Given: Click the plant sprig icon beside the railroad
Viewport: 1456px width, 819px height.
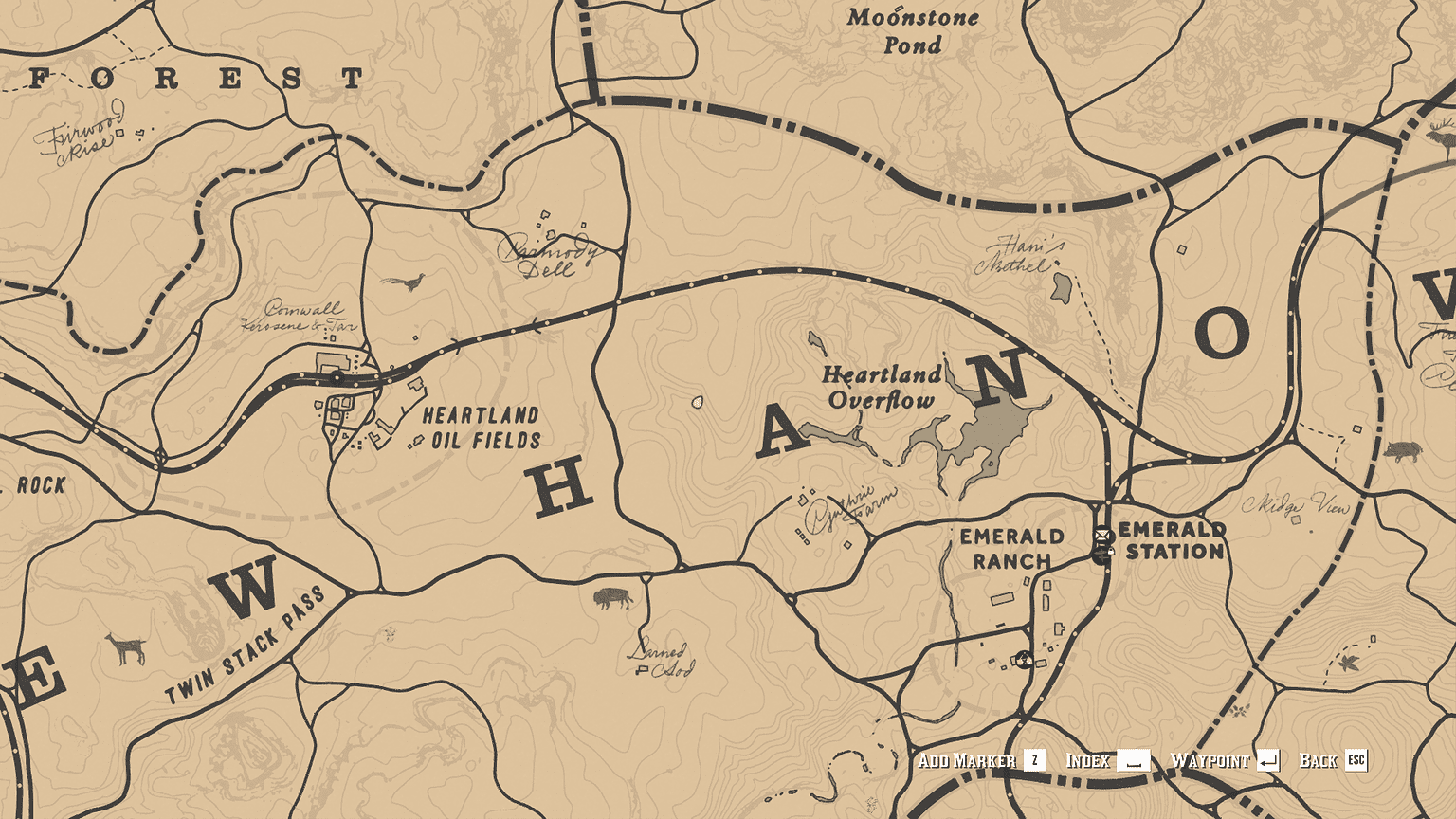Looking at the screenshot, I should tap(1238, 709).
